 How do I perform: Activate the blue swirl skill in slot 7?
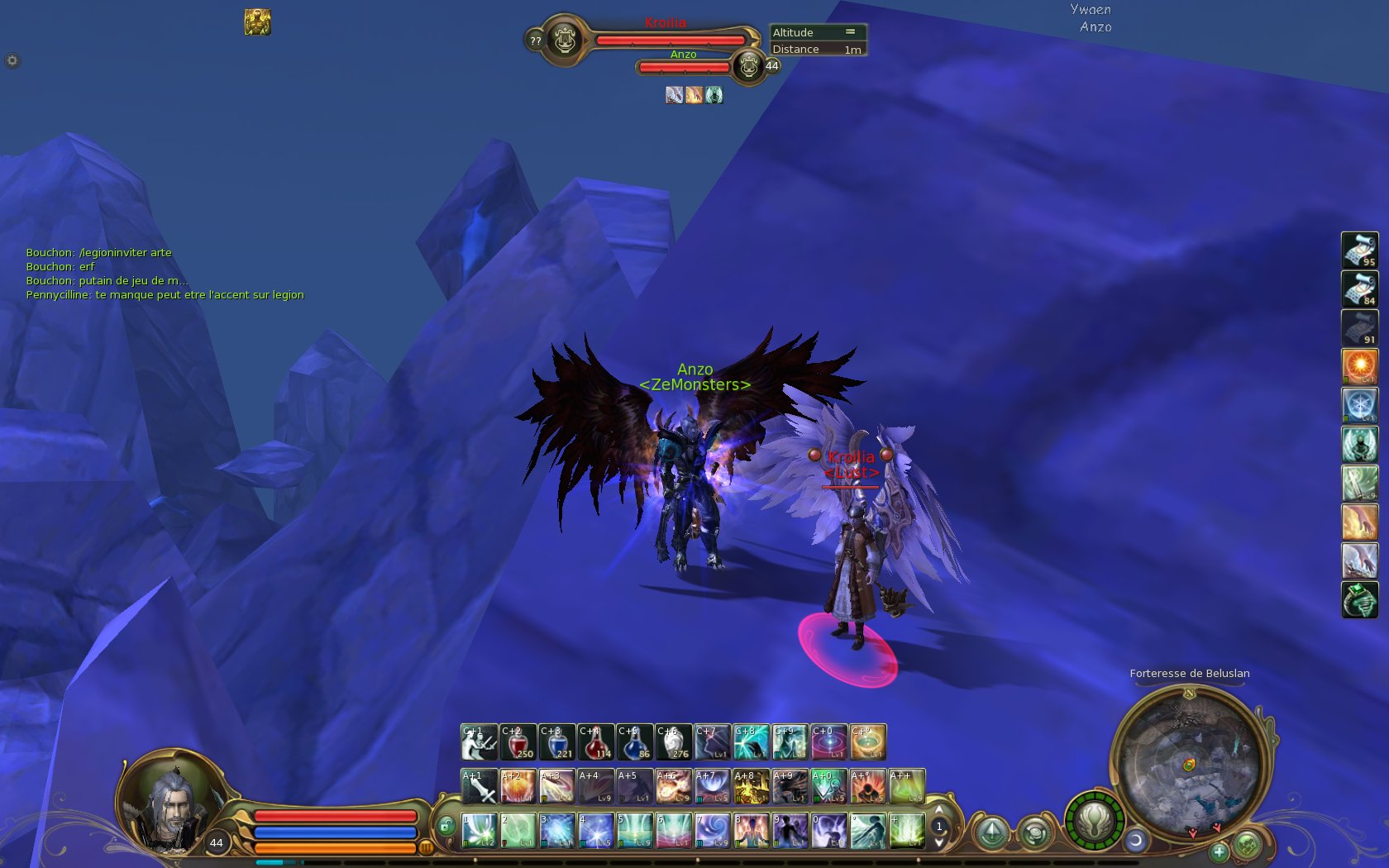click(x=712, y=831)
